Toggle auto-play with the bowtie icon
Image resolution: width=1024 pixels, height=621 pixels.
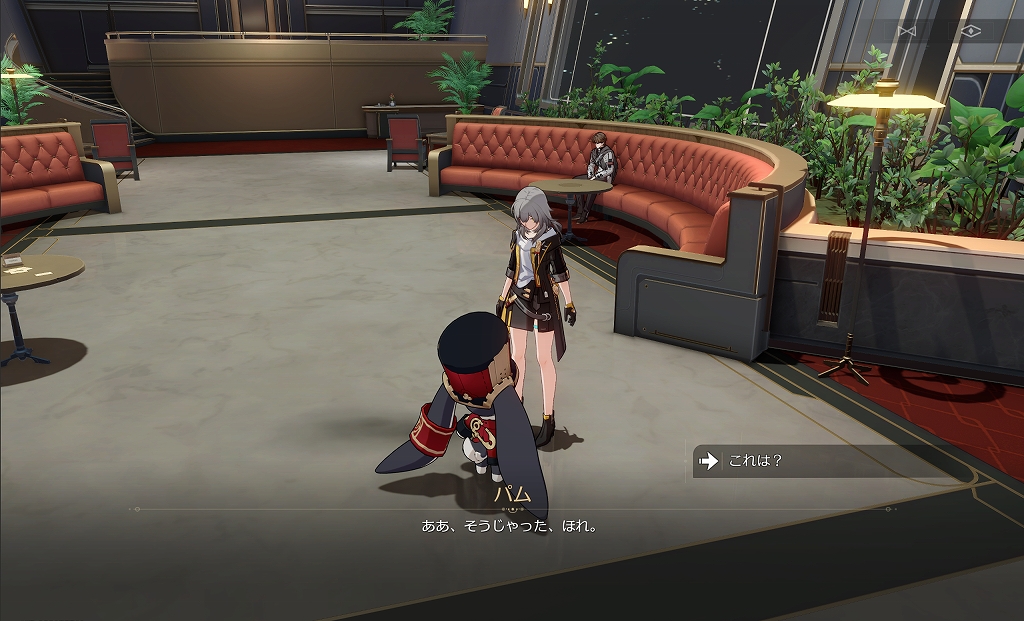906,31
